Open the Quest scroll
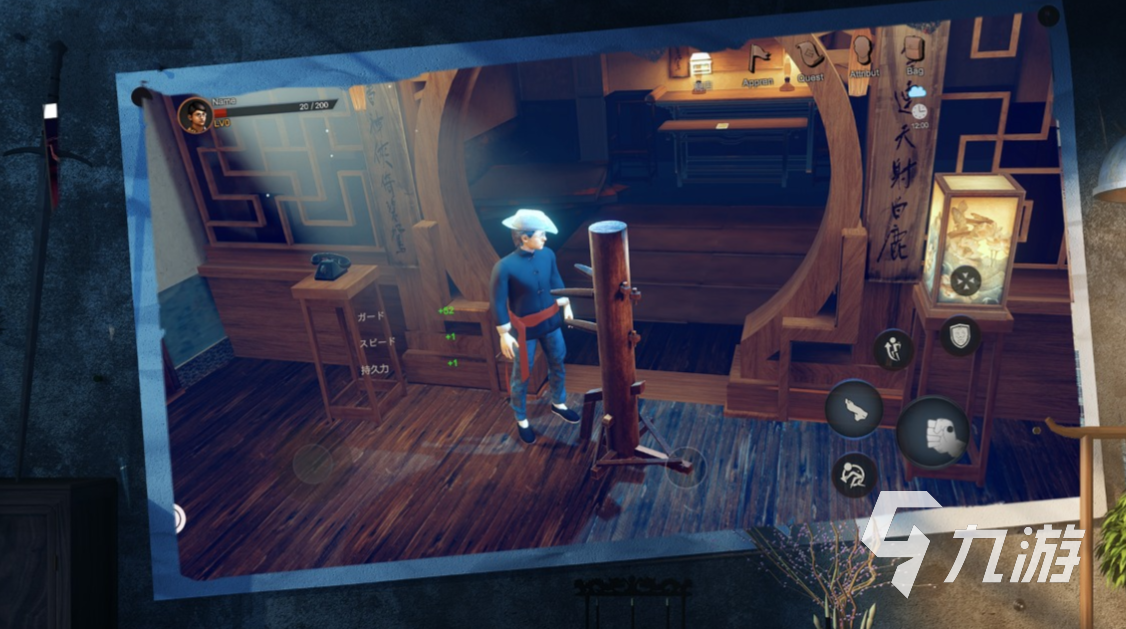 pyautogui.click(x=810, y=55)
